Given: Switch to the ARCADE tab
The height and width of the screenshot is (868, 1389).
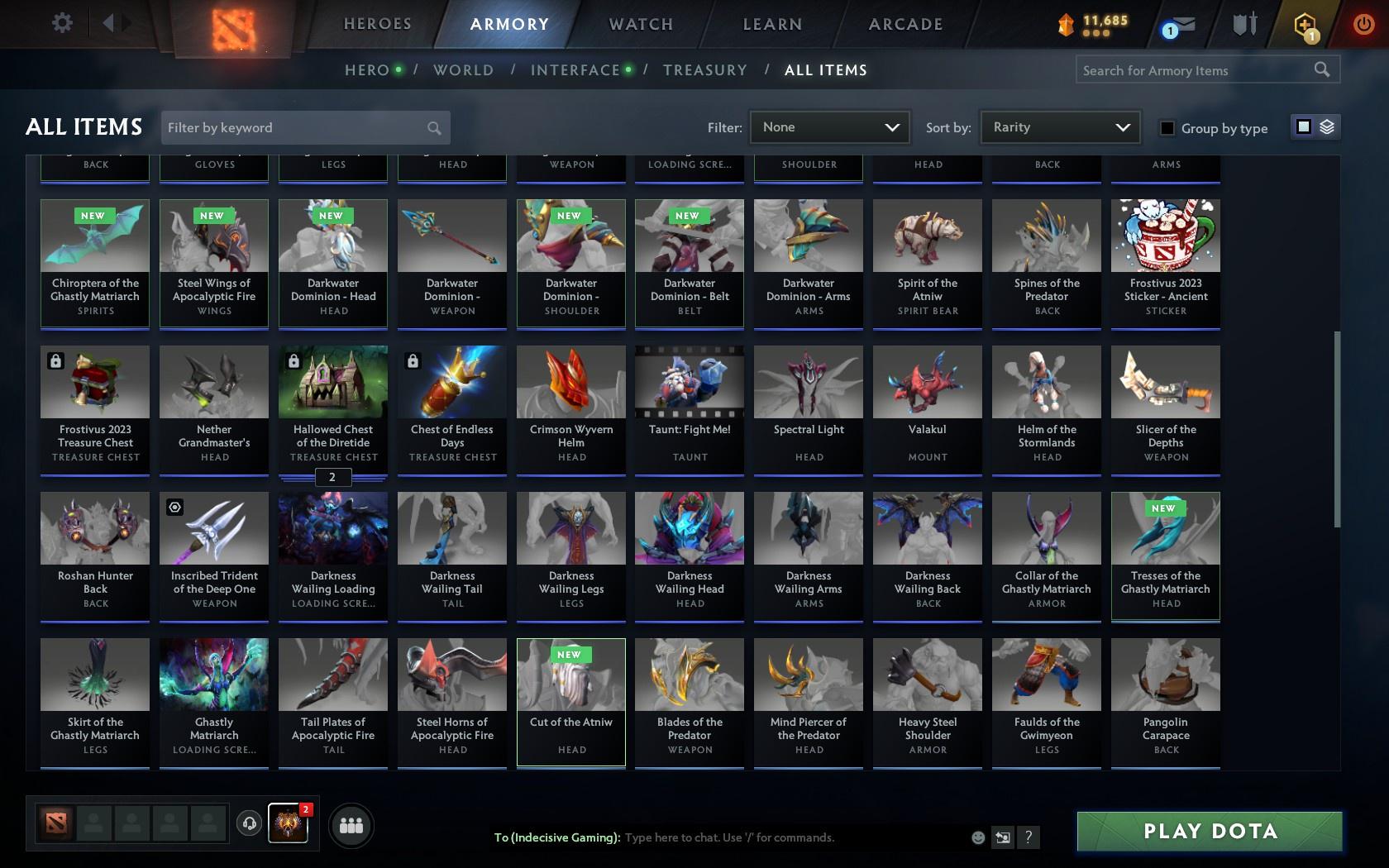Looking at the screenshot, I should [x=905, y=25].
